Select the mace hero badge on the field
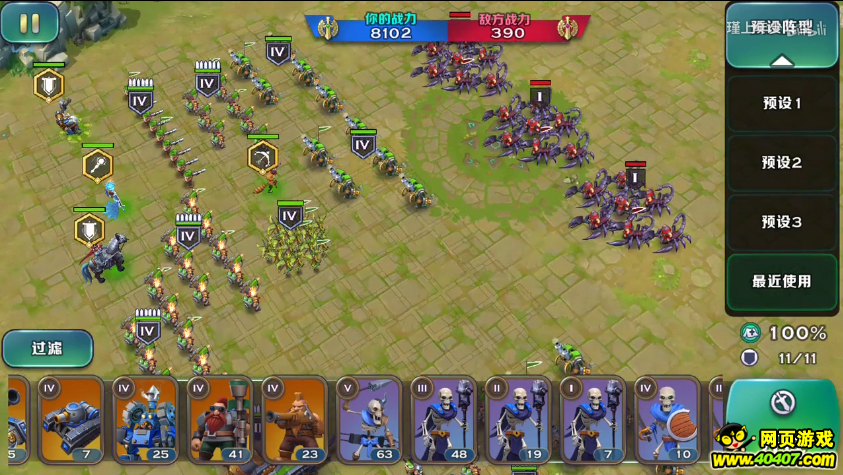 pos(97,165)
